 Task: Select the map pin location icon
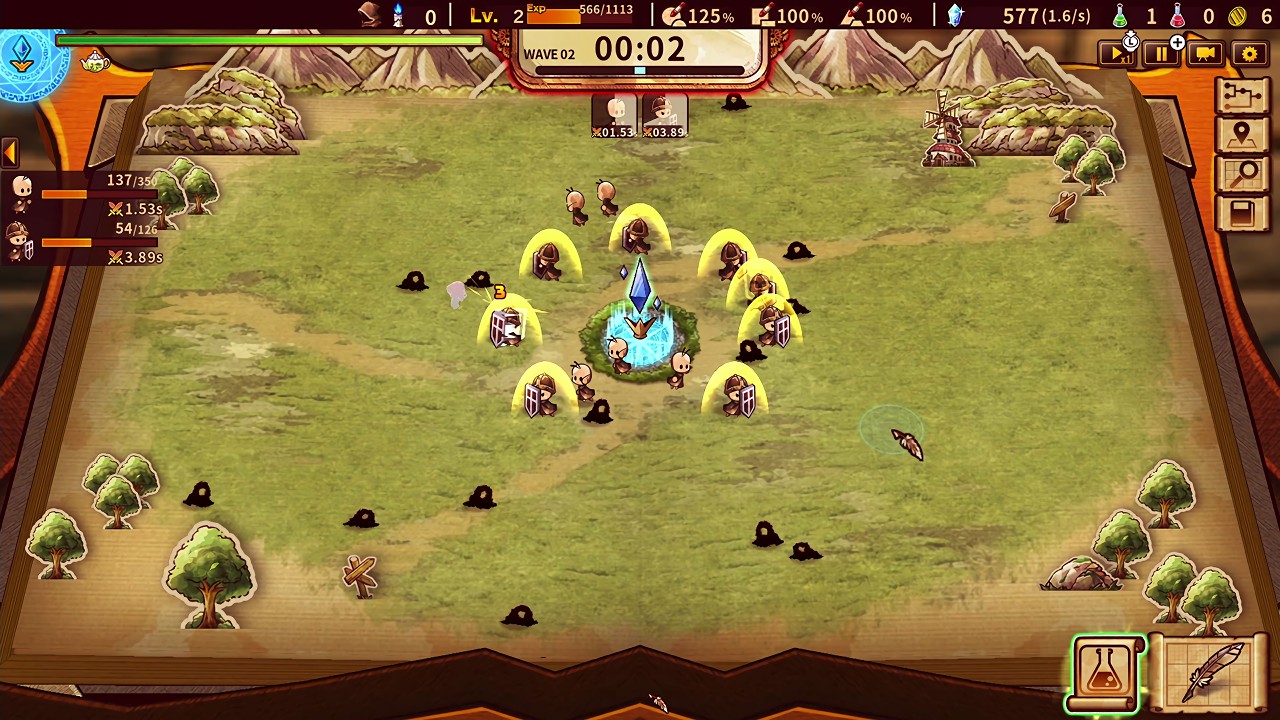tap(1243, 133)
